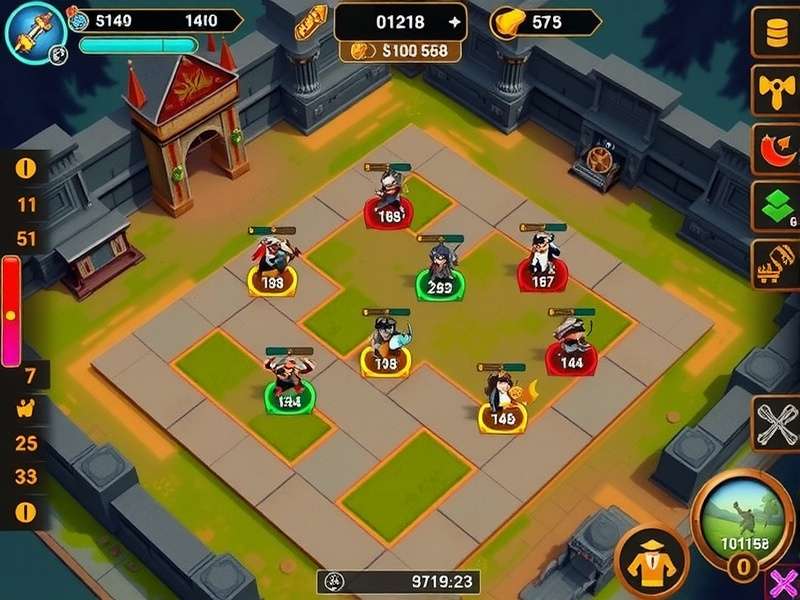Select the orange crown icon in left sidebar
The height and width of the screenshot is (600, 800).
click(27, 408)
